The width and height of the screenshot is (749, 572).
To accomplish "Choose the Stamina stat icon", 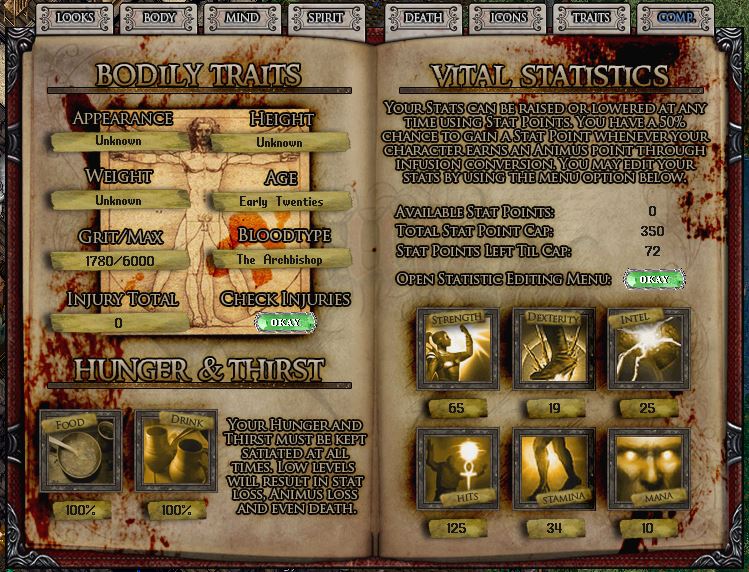I will pos(552,469).
